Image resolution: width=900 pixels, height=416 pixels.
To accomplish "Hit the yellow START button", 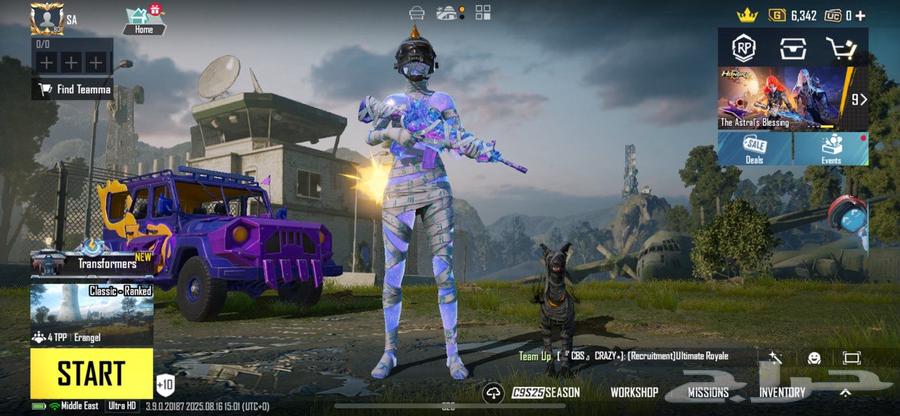I will 91,372.
